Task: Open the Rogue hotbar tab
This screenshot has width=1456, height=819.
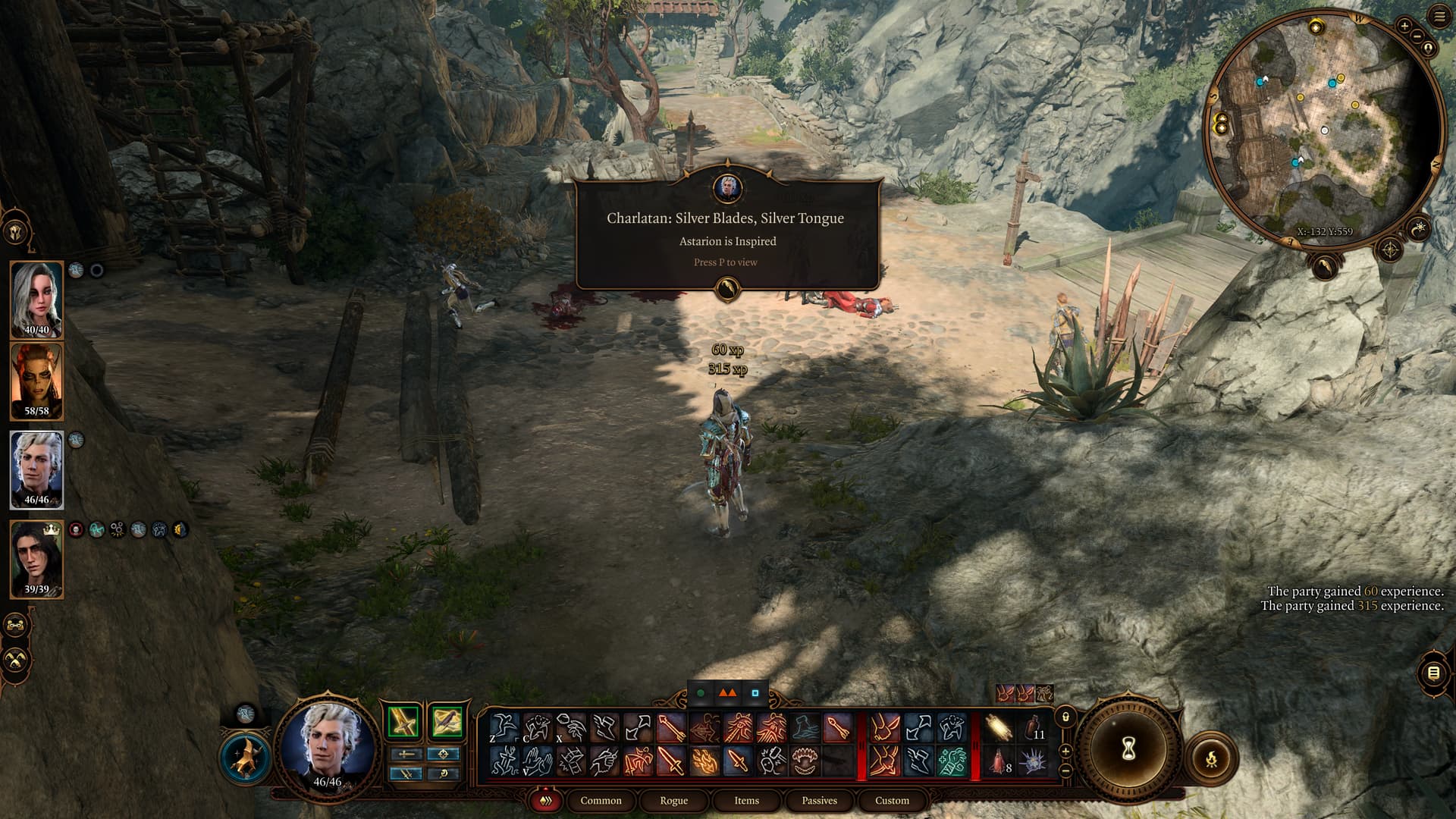Action: click(x=673, y=800)
